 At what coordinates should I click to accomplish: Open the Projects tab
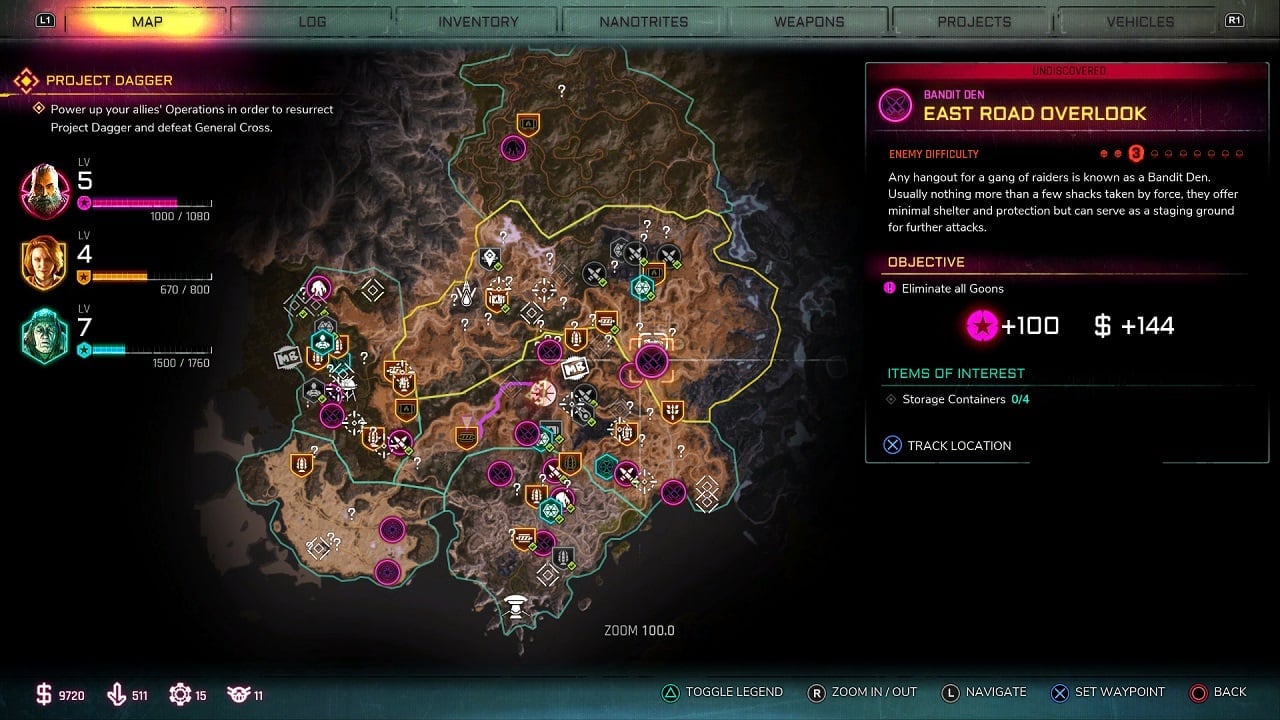coord(974,21)
